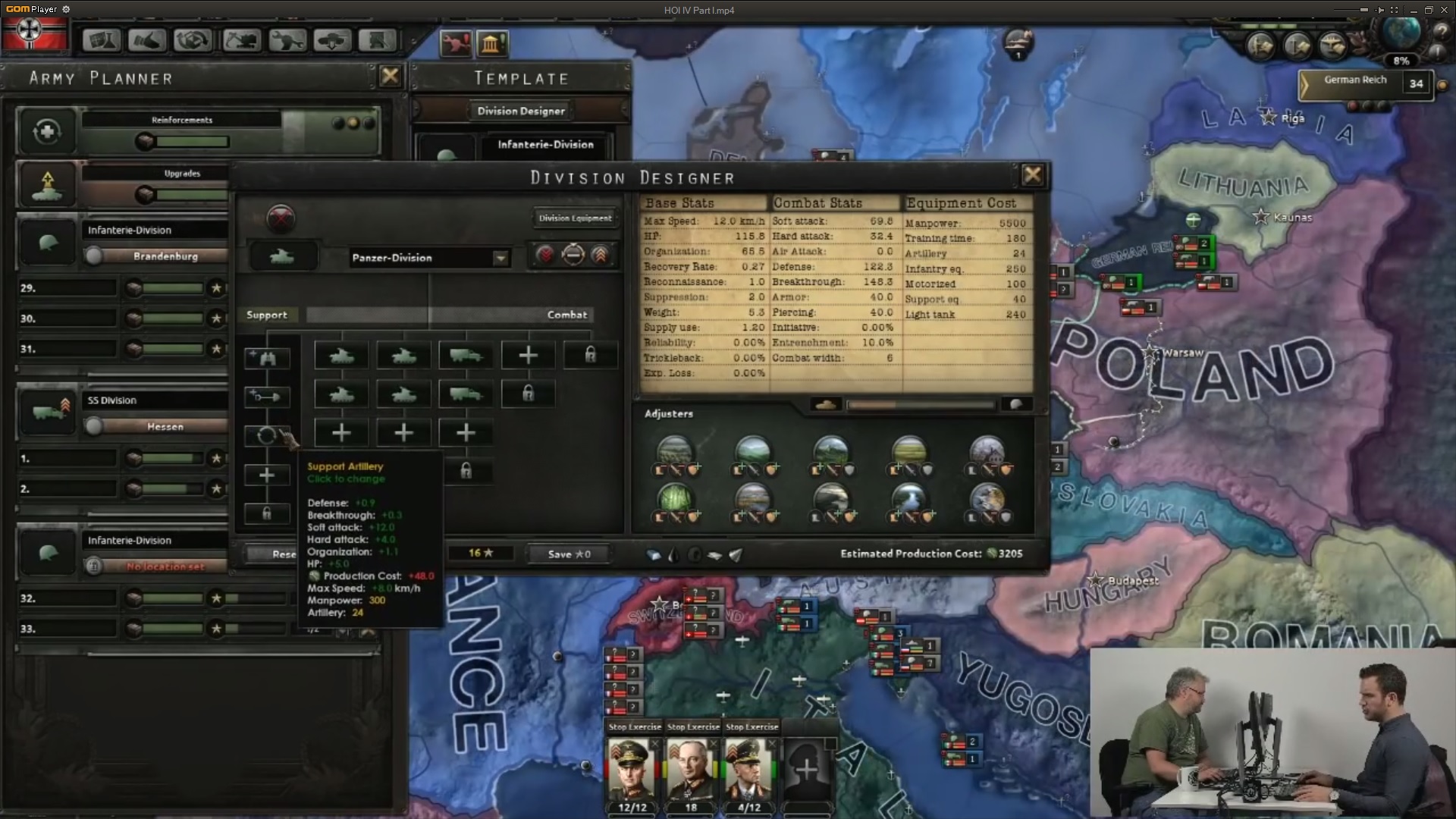Select the engineer support slot icon
This screenshot has width=1456, height=819.
(x=267, y=396)
